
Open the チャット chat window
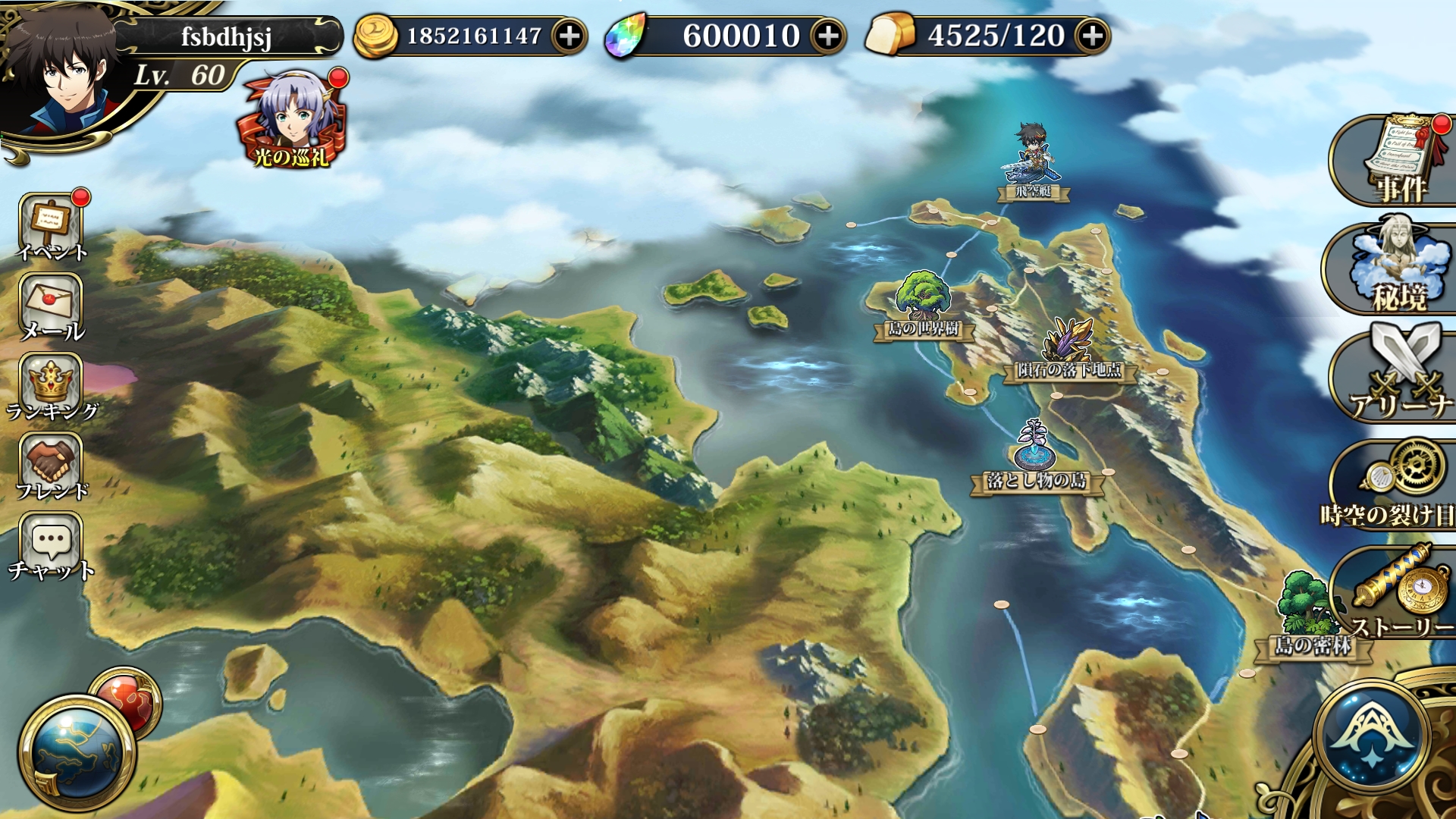(x=52, y=546)
